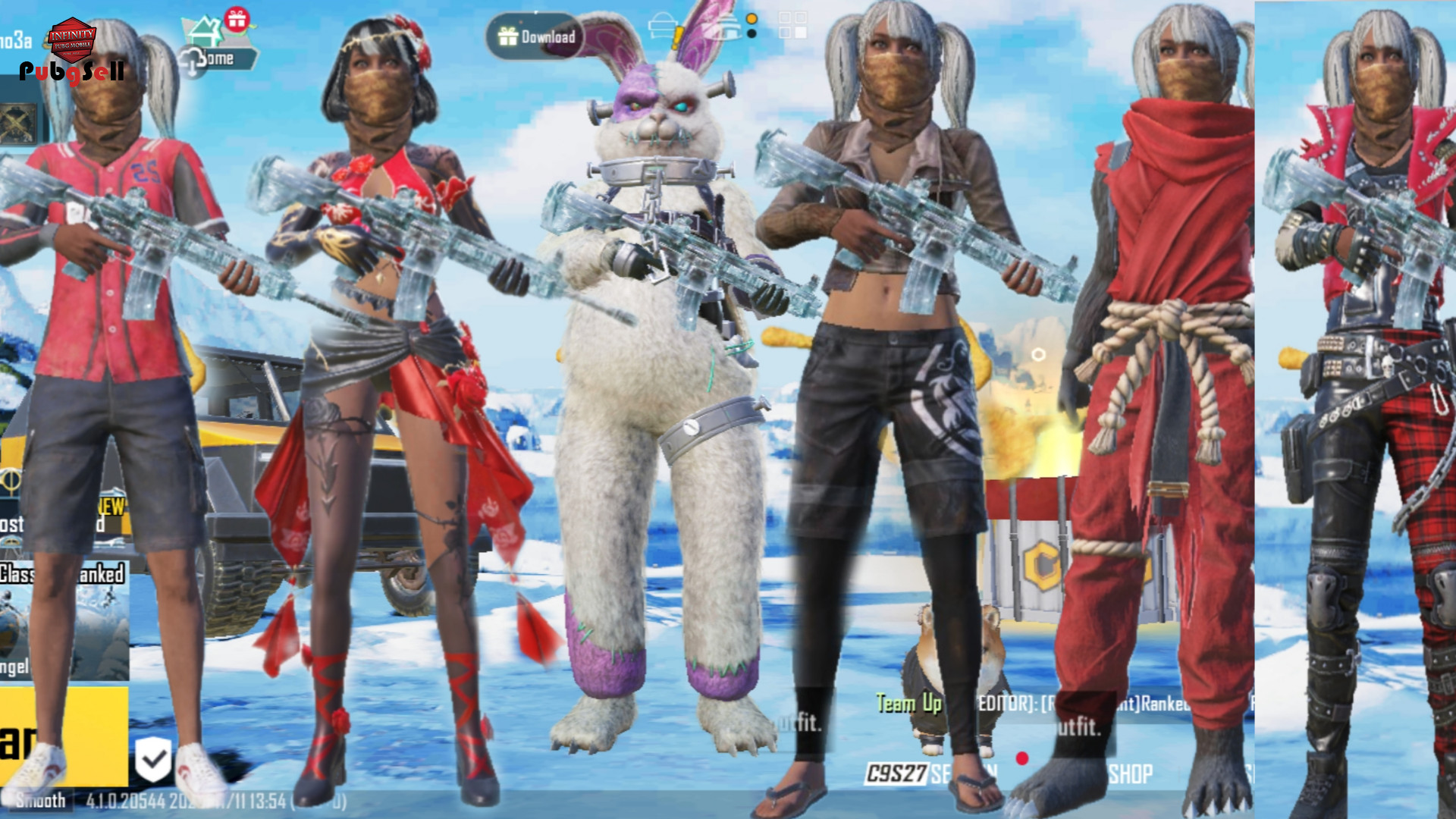Screen dimensions: 1456x819
Task: Go to the Home house icon
Action: coord(205,32)
